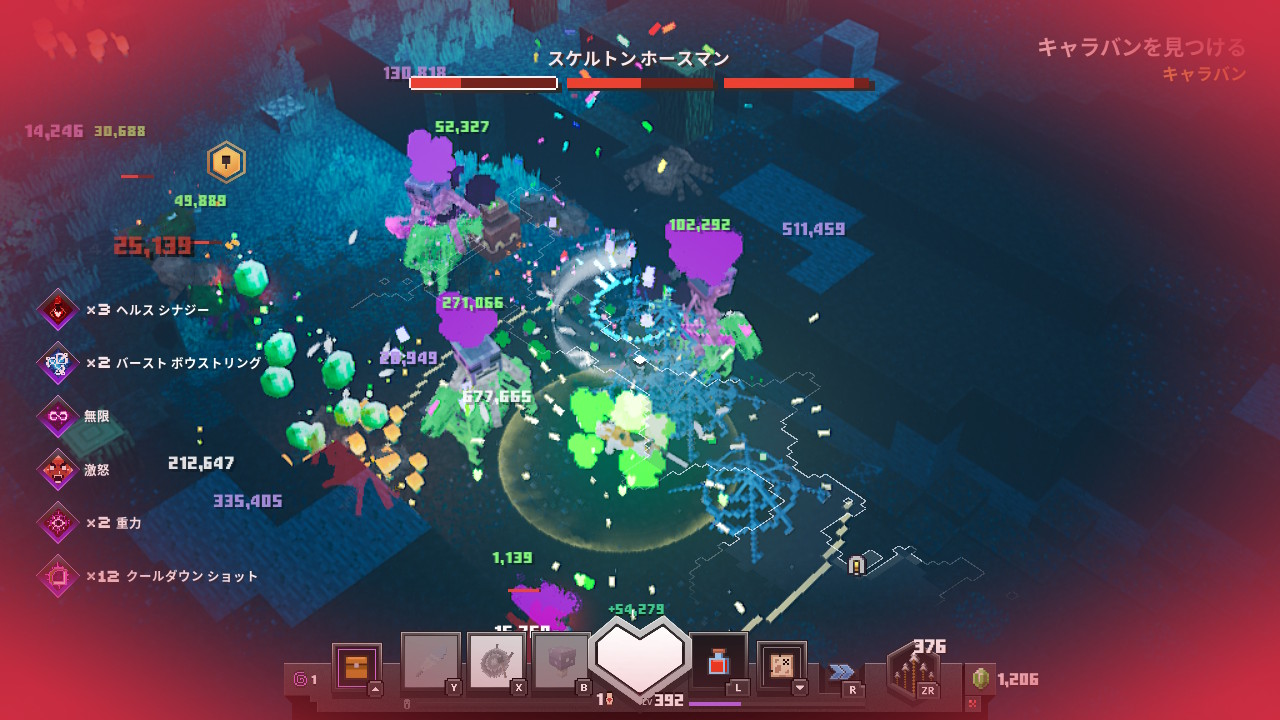This screenshot has height=720, width=1280.
Task: Select the バースト ボウストリング enchantment icon
Action: click(x=58, y=363)
